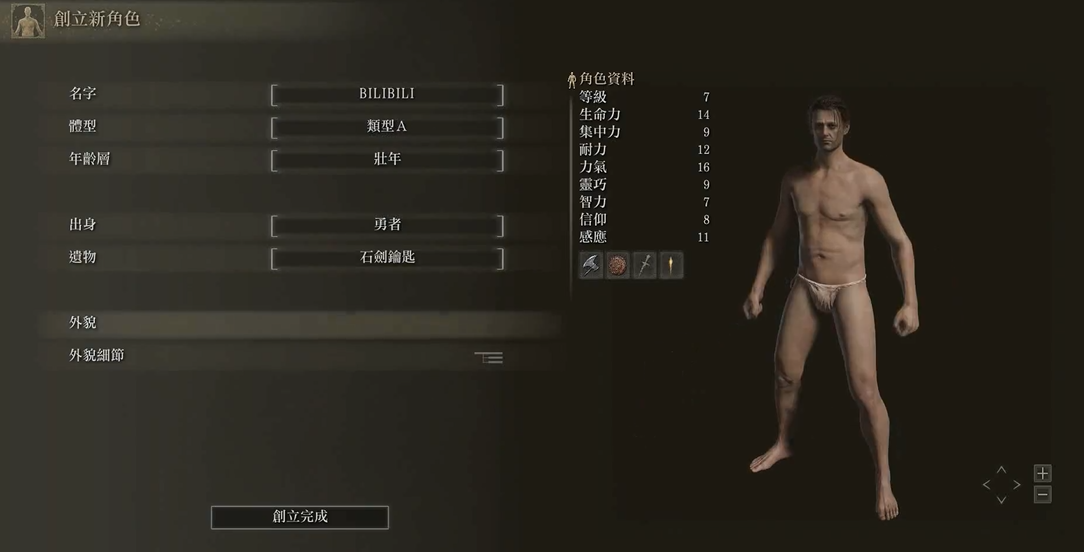Select the battle axe equipment icon
Screen dimensions: 1084x552
tap(591, 265)
